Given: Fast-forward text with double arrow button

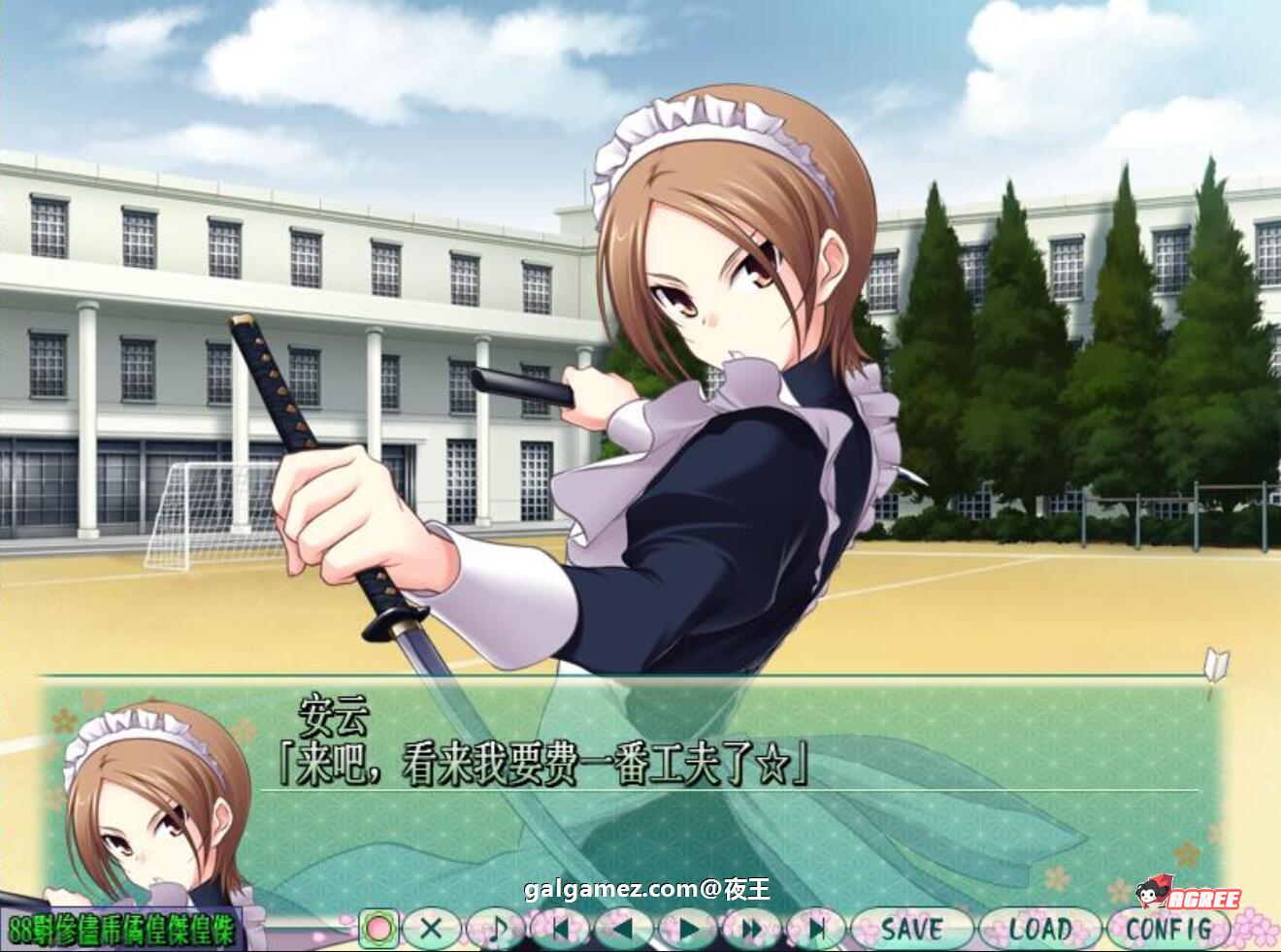Looking at the screenshot, I should (x=752, y=929).
